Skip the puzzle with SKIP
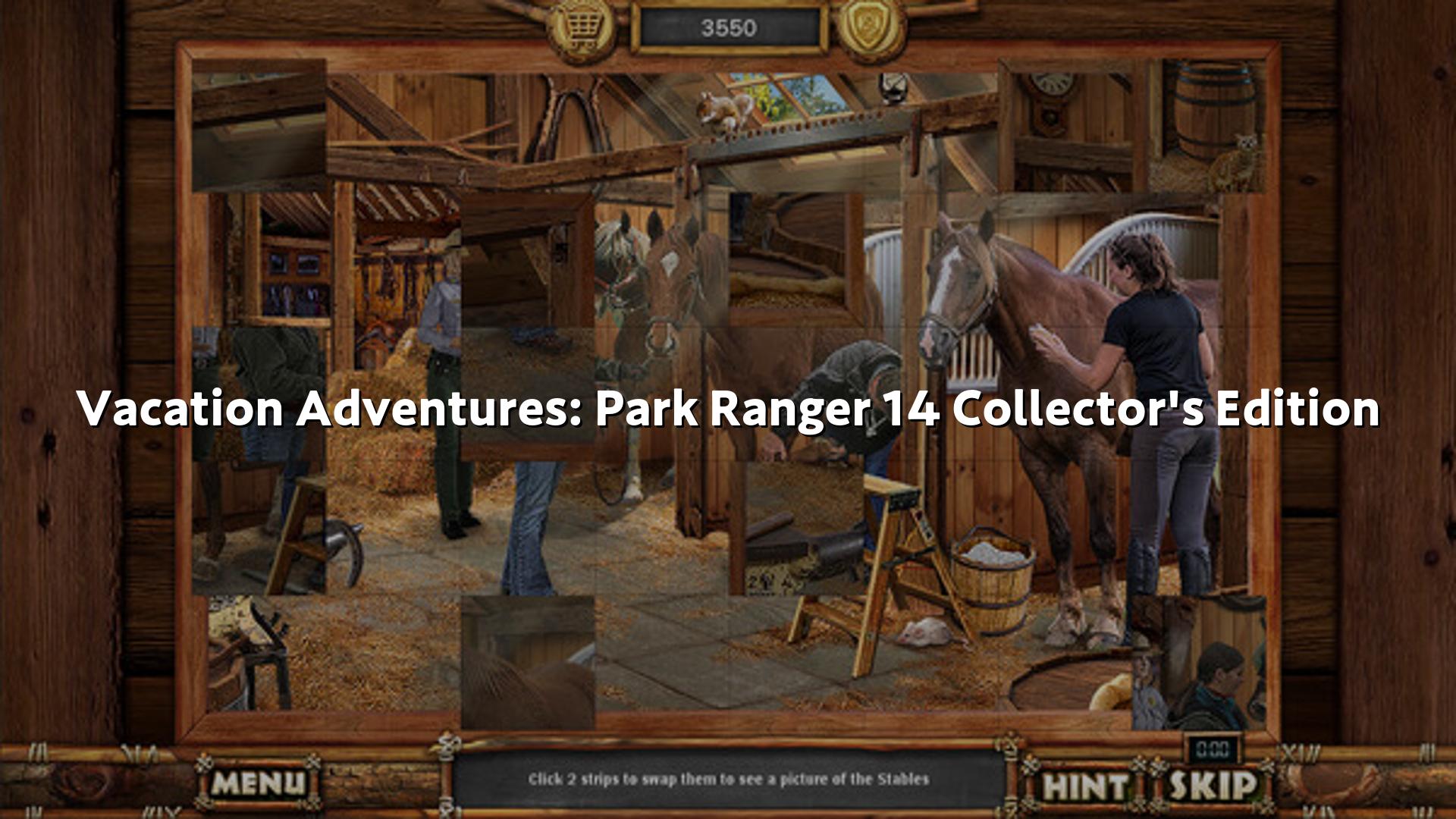This screenshot has height=819, width=1456. click(1212, 786)
